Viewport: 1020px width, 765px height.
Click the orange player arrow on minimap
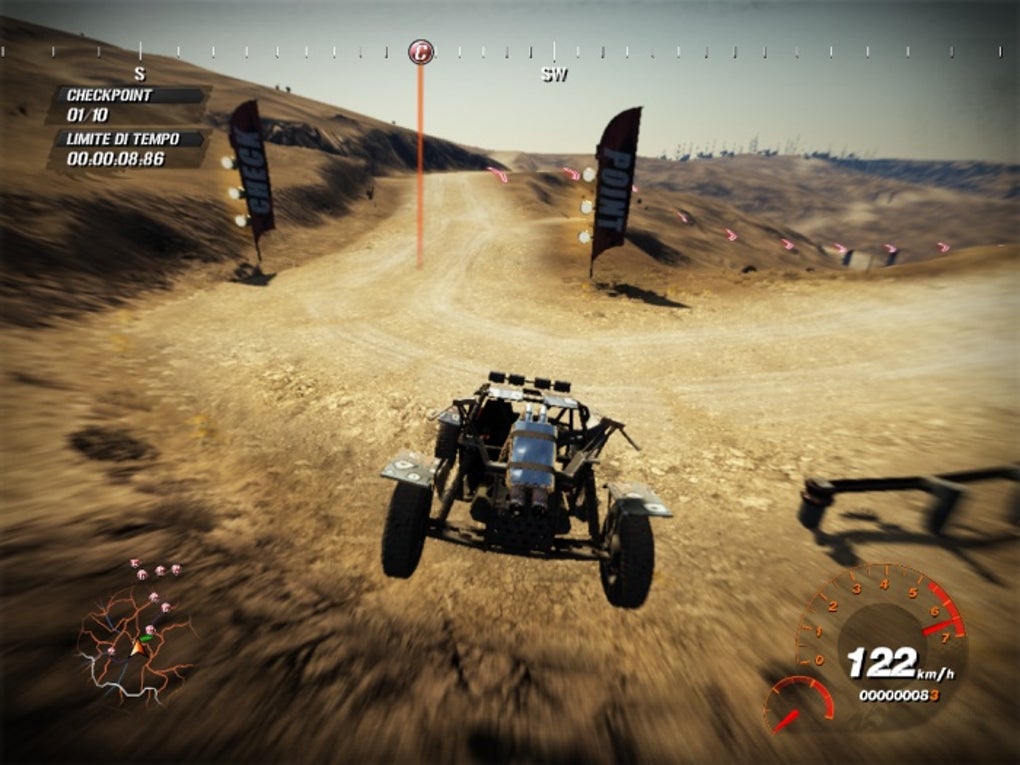pos(137,648)
